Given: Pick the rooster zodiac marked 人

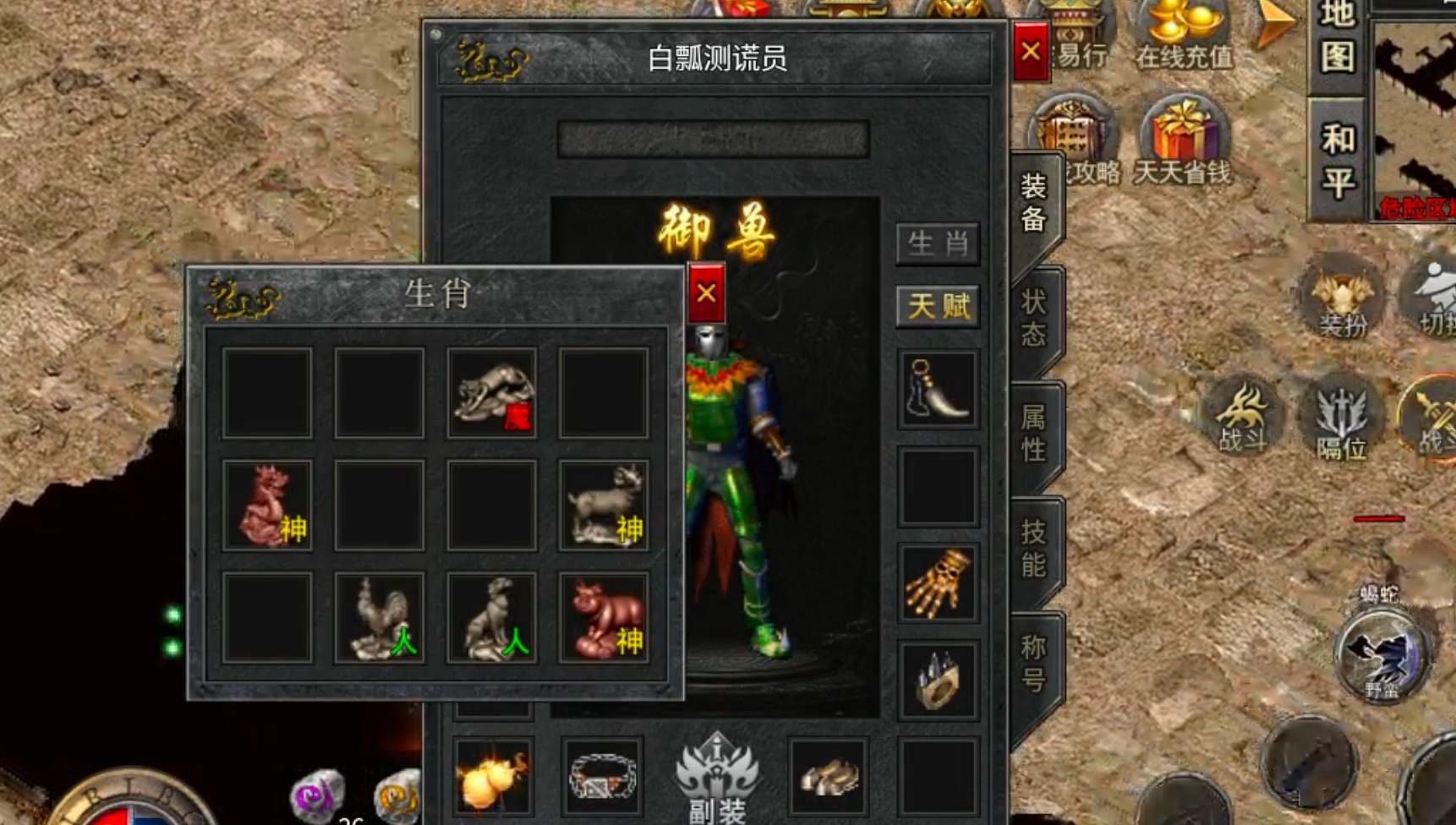Looking at the screenshot, I should click(379, 615).
